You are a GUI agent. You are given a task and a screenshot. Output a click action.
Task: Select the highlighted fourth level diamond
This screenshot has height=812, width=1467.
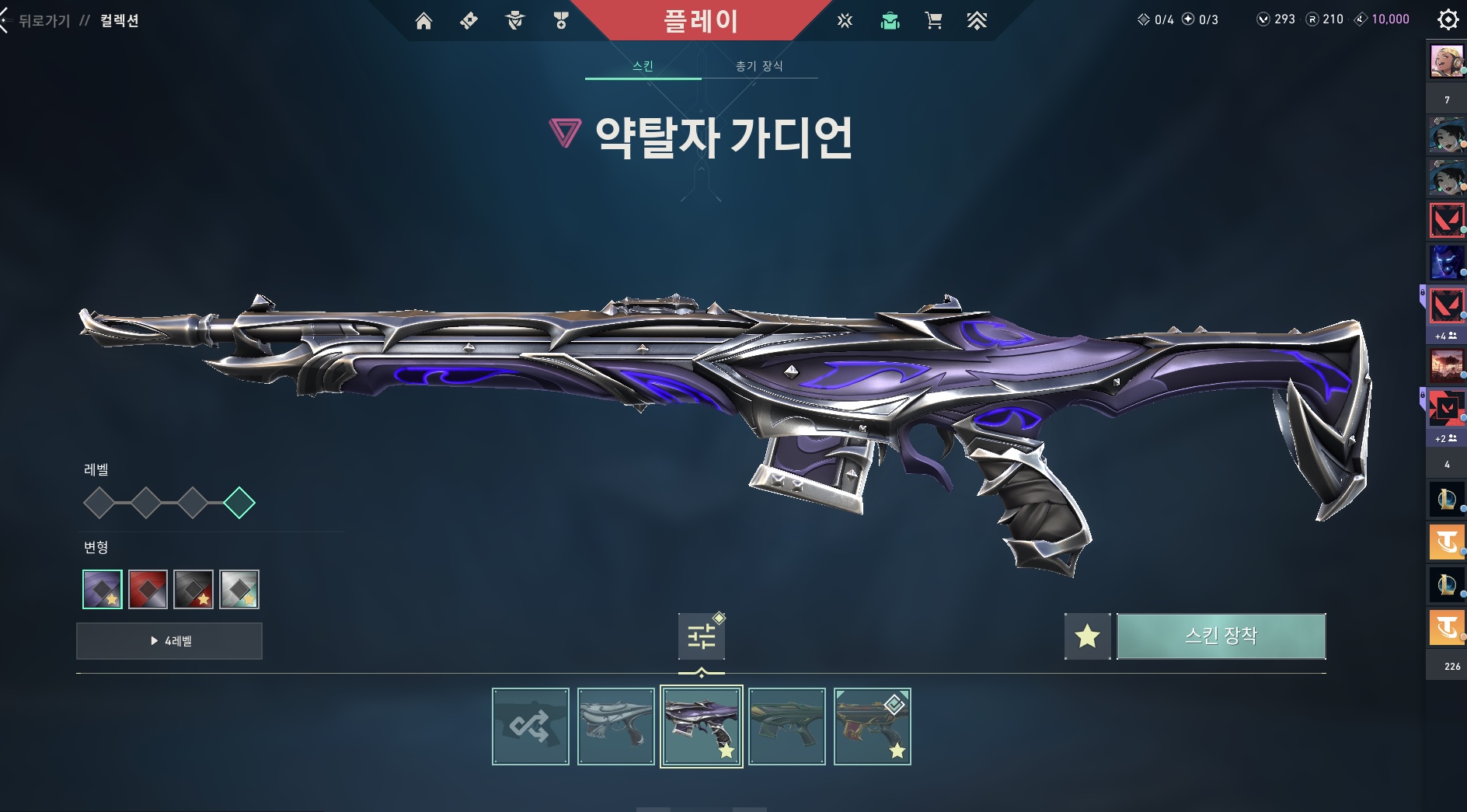click(239, 503)
